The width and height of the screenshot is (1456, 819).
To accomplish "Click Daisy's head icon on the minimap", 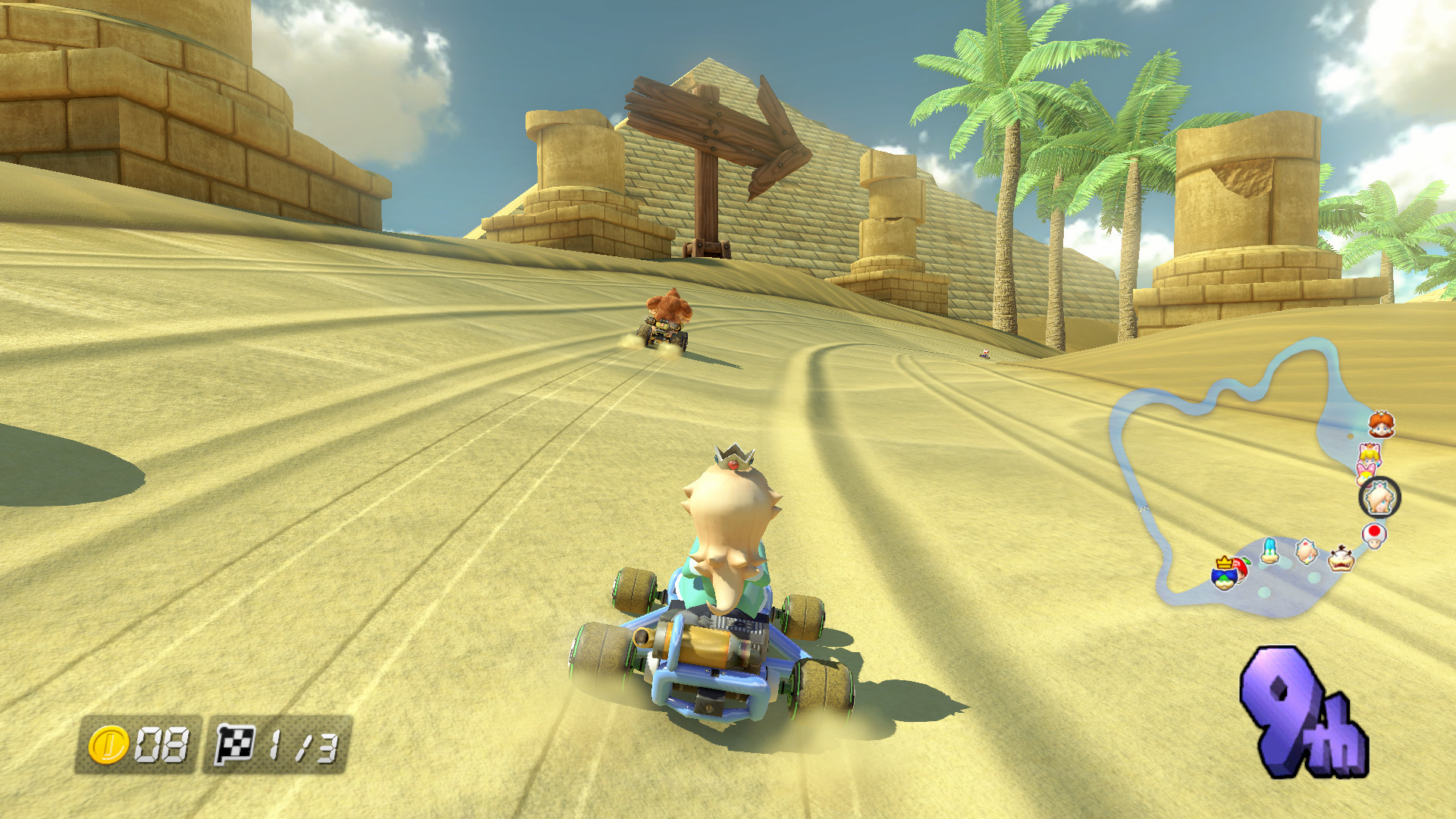I will click(1382, 425).
